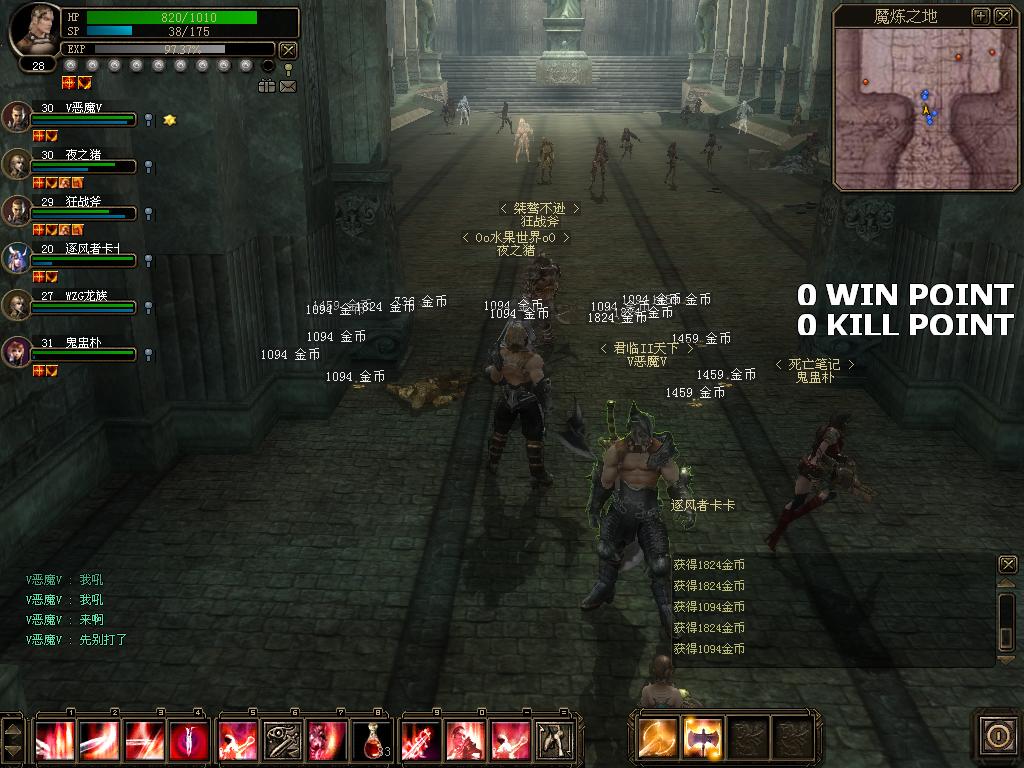Open the gift box icon
The height and width of the screenshot is (768, 1024).
point(266,87)
